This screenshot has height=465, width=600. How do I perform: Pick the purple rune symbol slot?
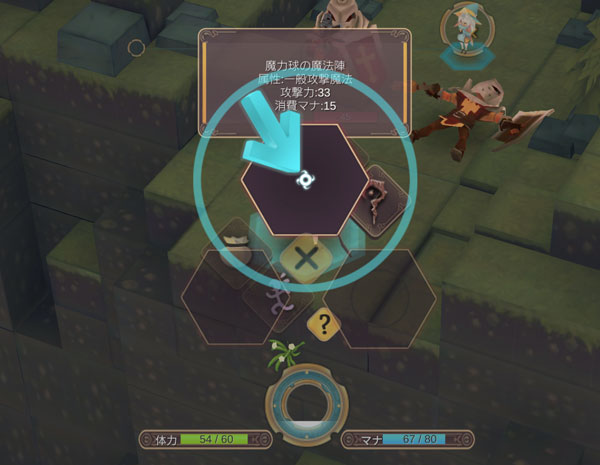point(280,294)
